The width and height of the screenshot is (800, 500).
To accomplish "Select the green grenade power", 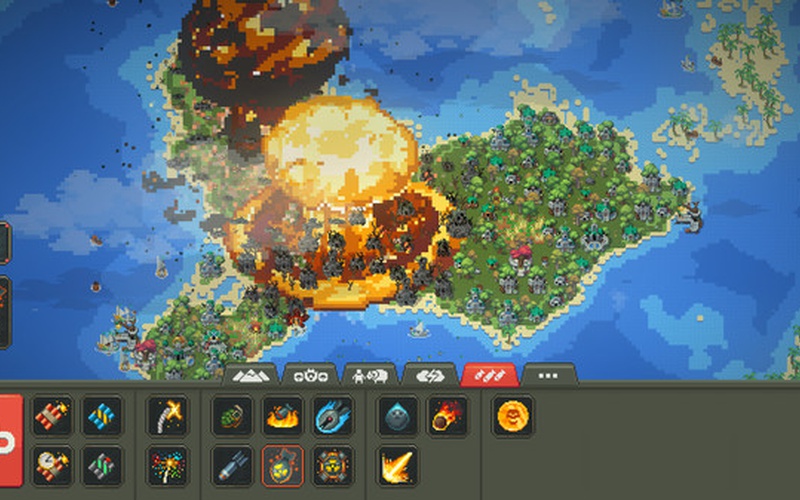I will [231, 415].
